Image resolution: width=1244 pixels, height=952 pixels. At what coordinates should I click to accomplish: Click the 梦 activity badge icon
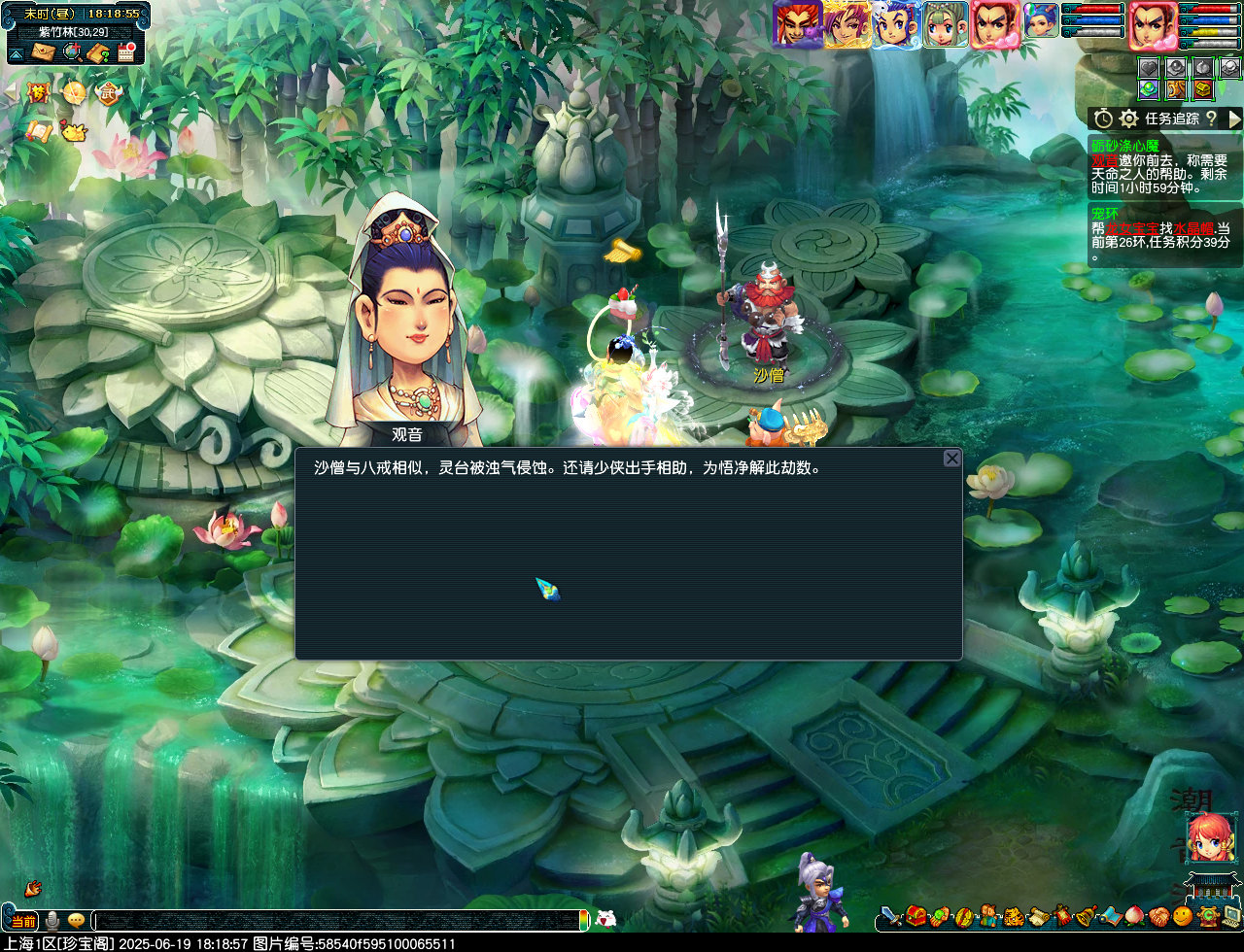tap(38, 92)
